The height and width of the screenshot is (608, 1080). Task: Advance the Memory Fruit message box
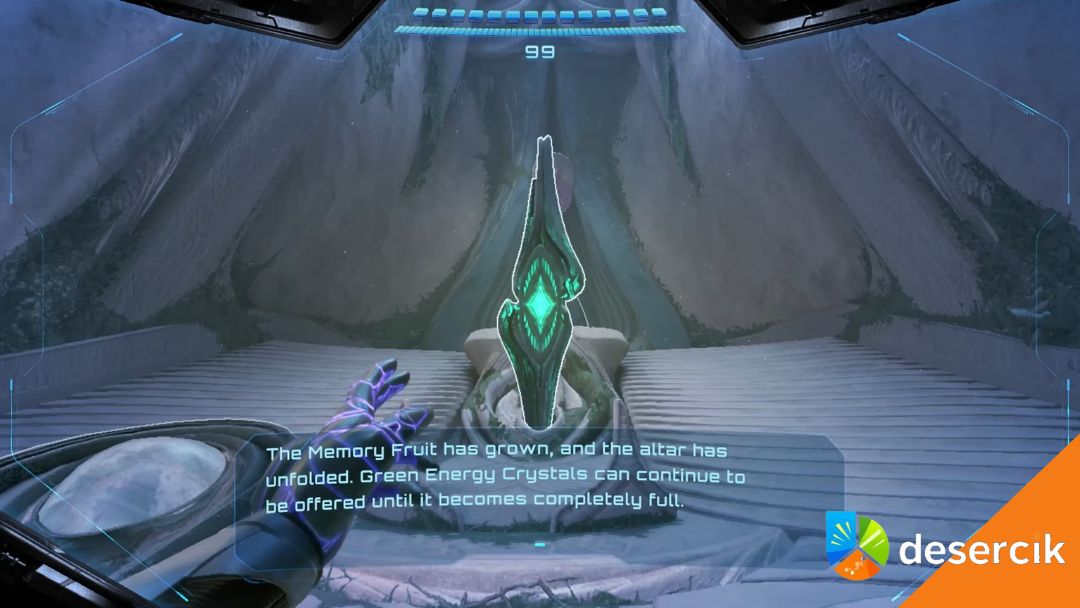(540, 545)
